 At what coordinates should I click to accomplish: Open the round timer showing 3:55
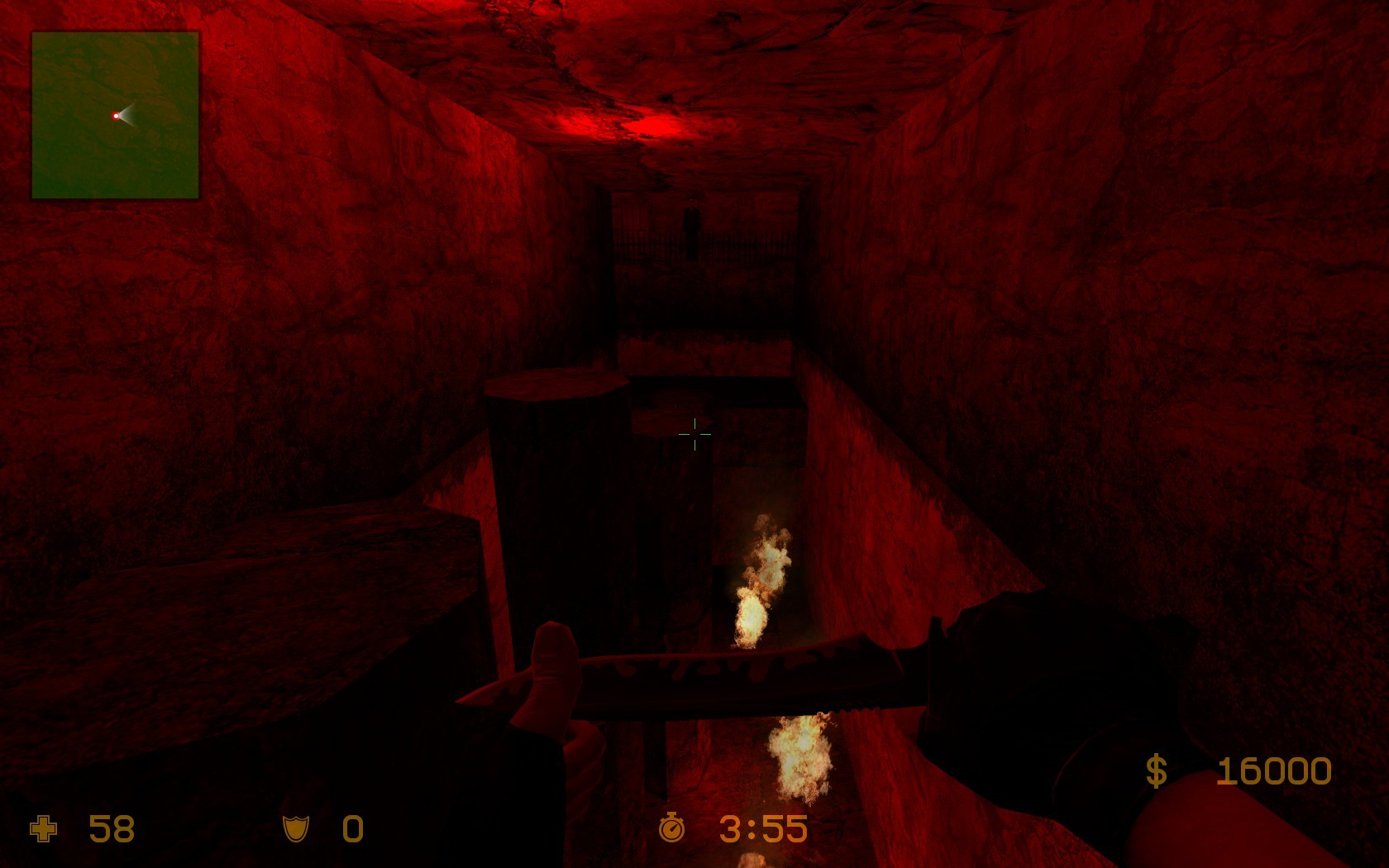762,827
